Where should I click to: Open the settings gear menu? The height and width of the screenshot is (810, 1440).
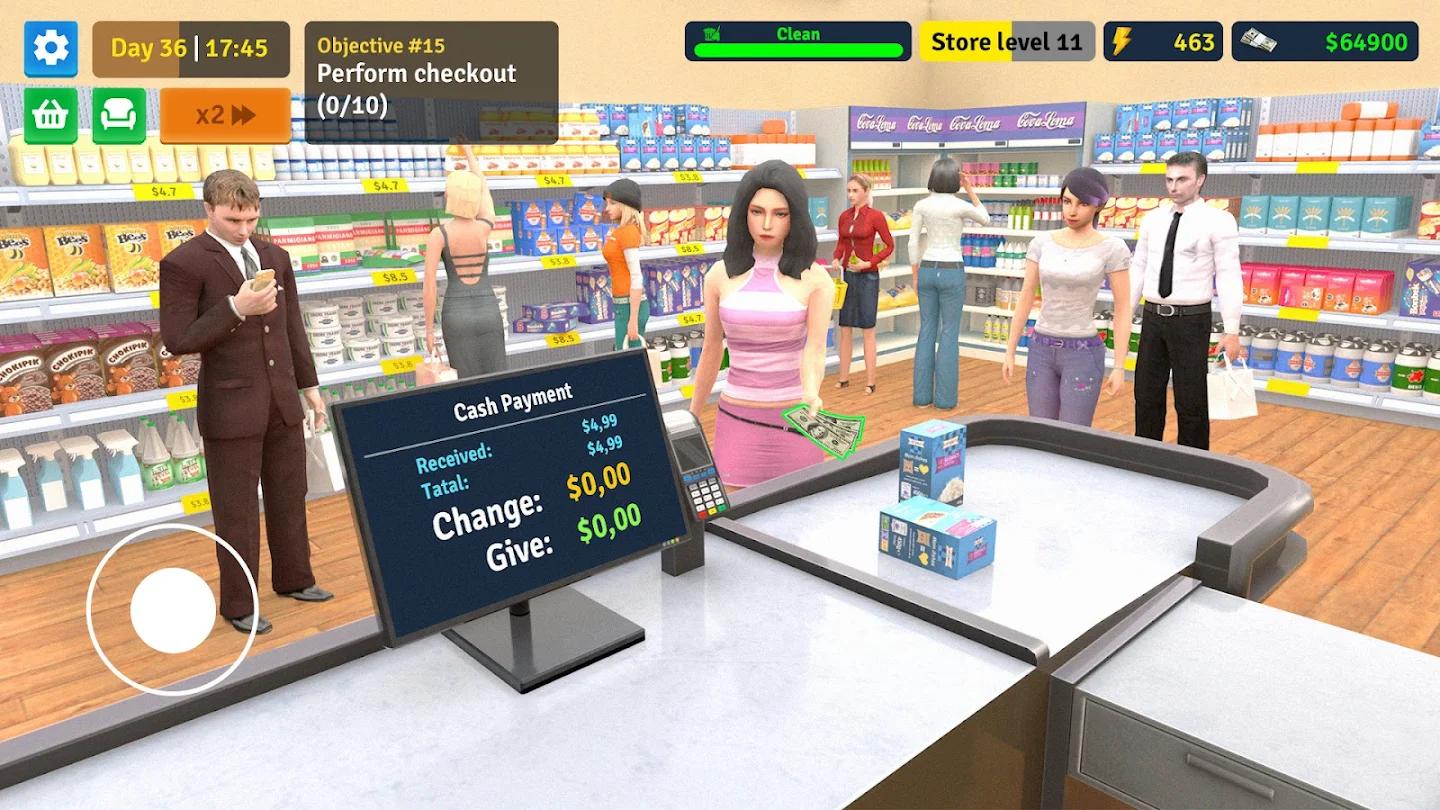tap(50, 49)
